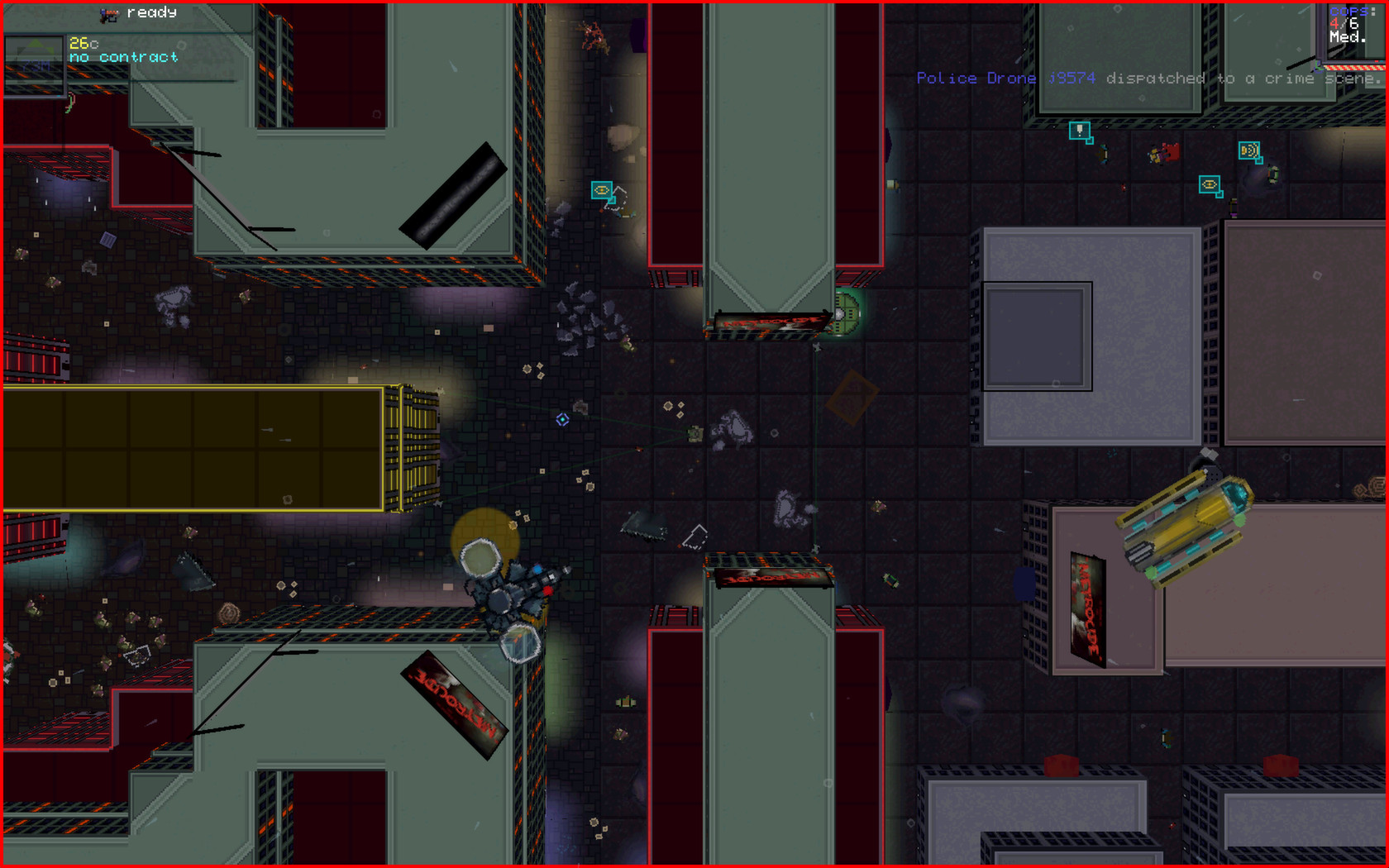Viewport: 1389px width, 868px height.
Task: Click the "no contract" label
Action: pyautogui.click(x=124, y=56)
